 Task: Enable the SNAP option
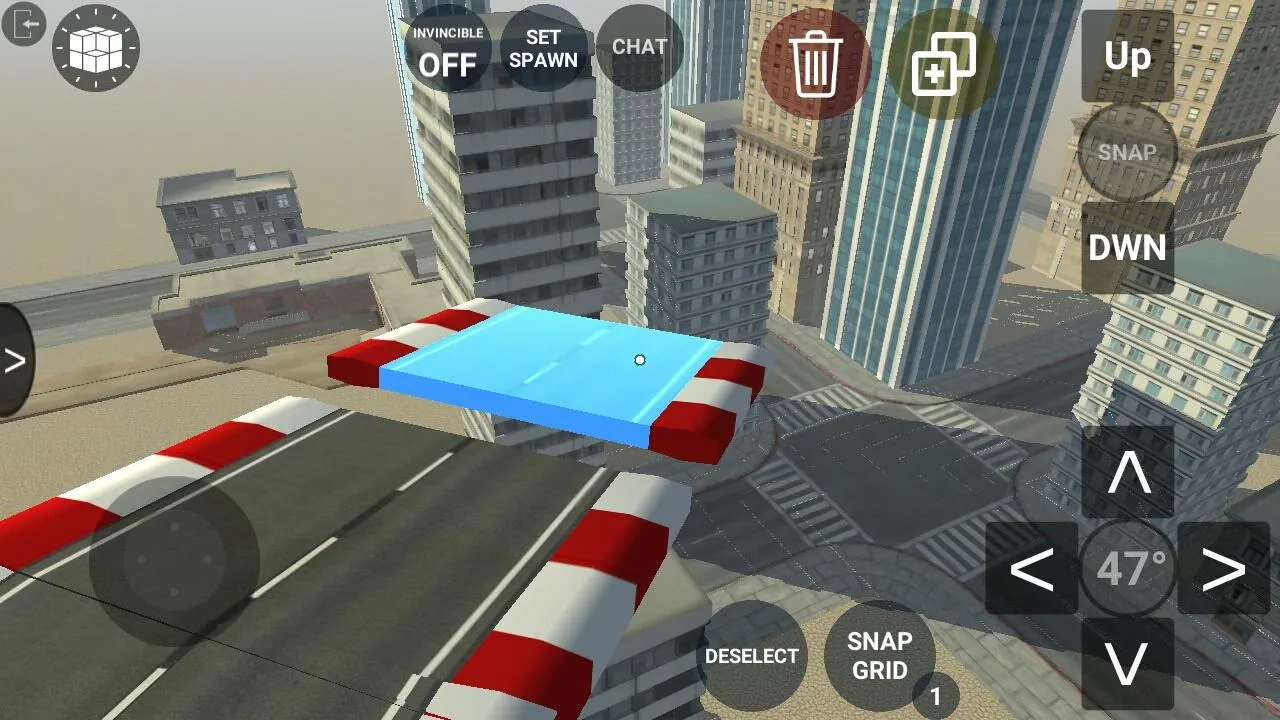(x=1128, y=153)
